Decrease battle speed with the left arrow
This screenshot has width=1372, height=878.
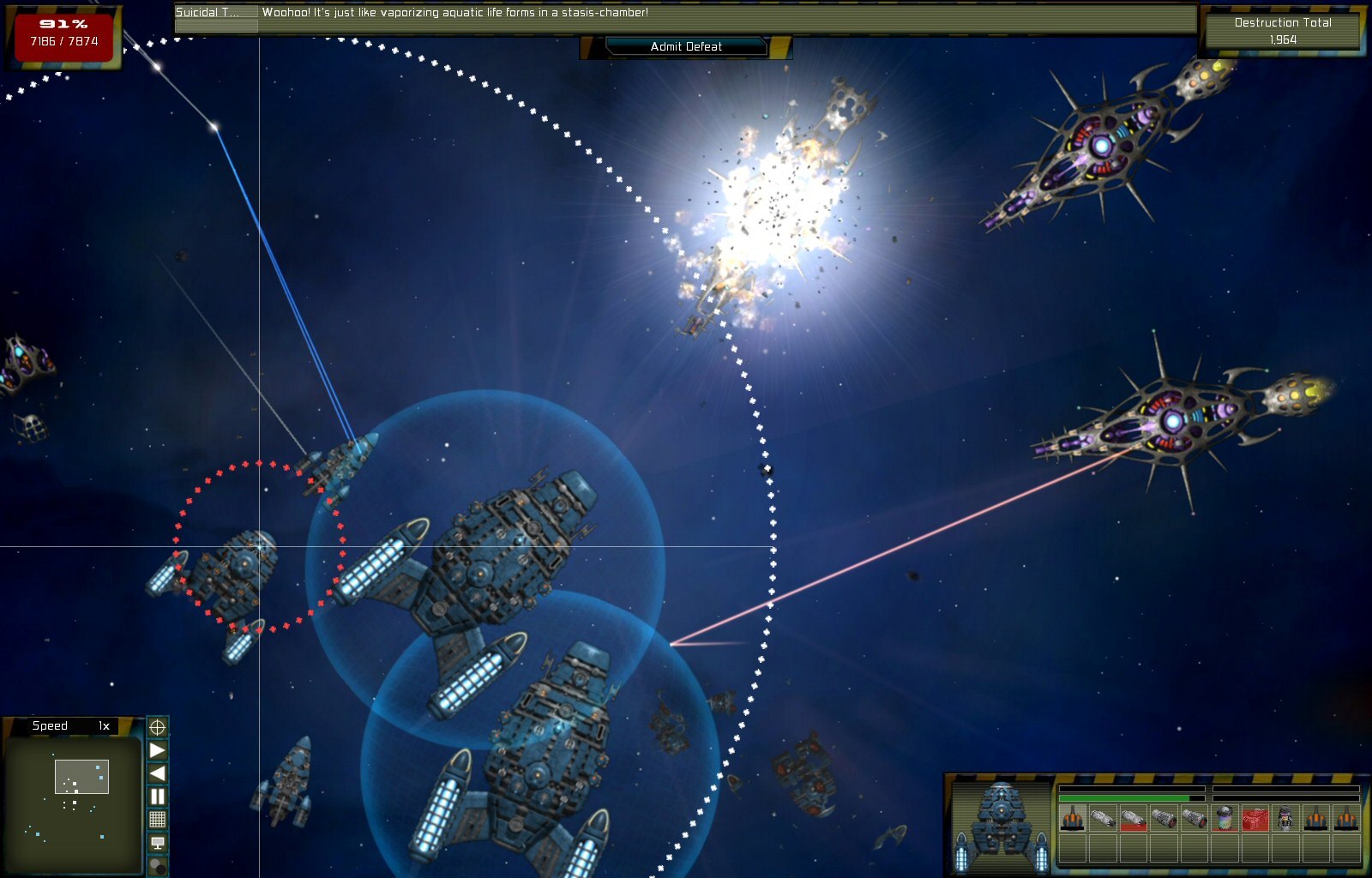(158, 773)
